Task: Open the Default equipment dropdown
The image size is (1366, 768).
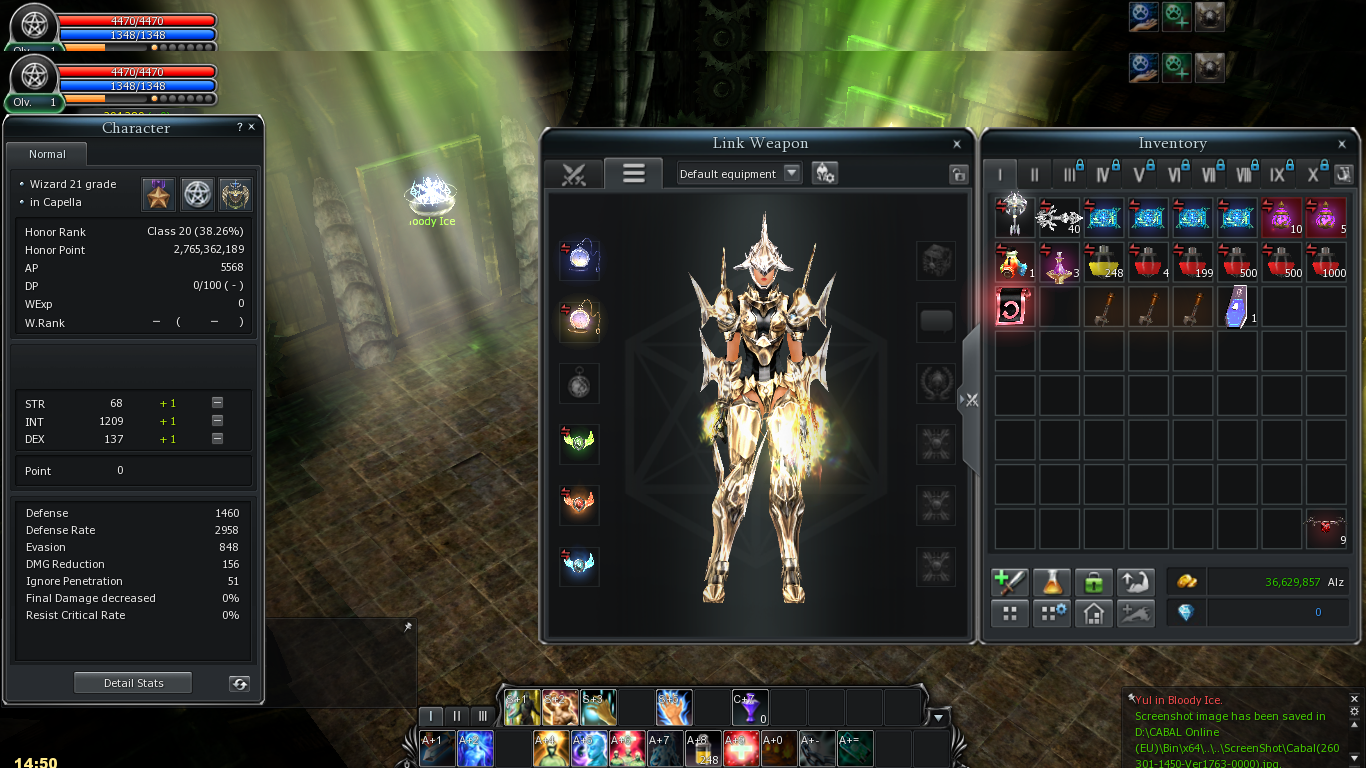Action: point(792,173)
